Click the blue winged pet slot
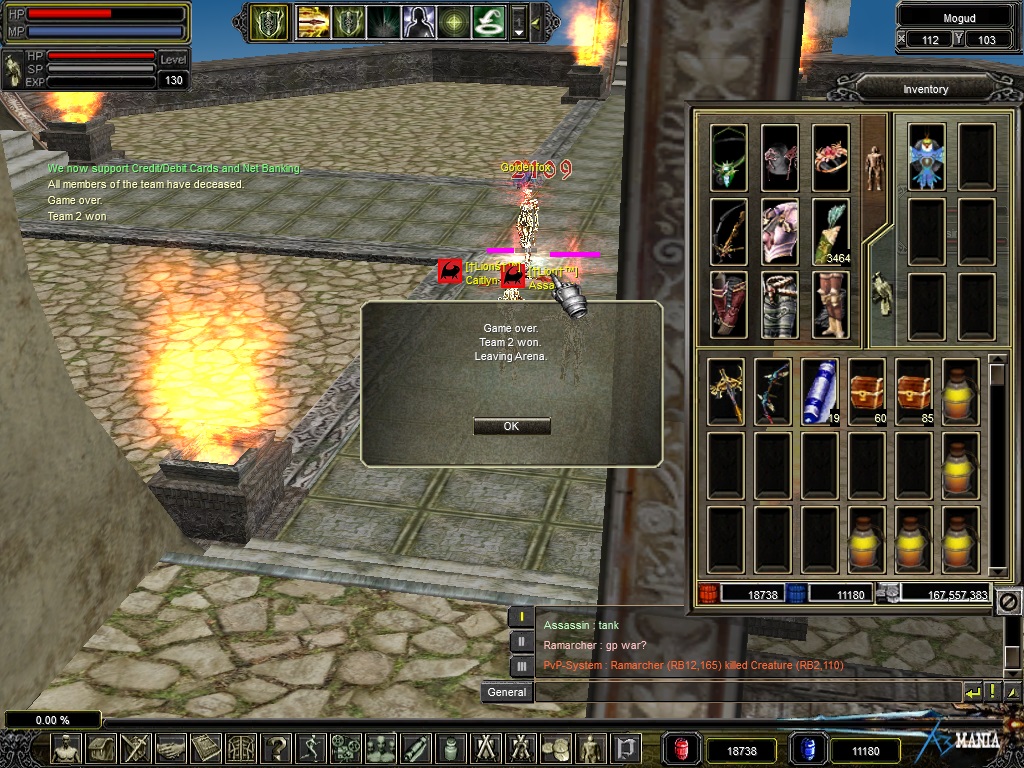The image size is (1024, 768). [x=927, y=157]
